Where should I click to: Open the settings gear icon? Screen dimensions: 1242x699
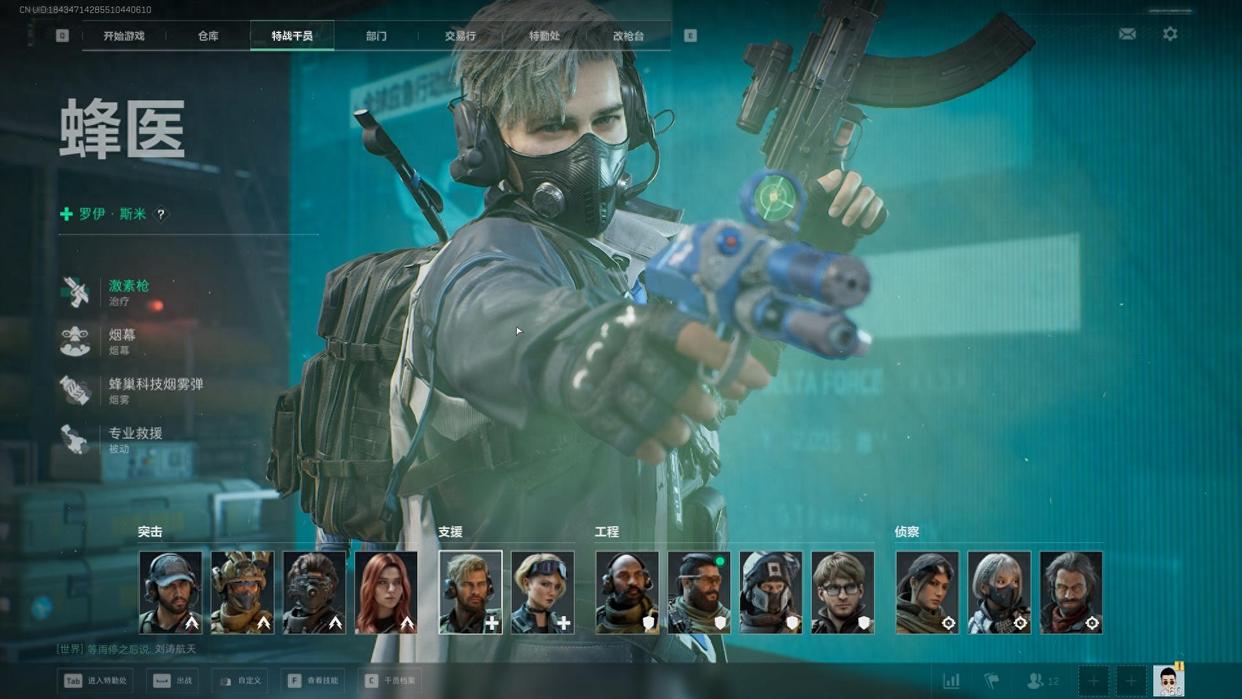1170,34
